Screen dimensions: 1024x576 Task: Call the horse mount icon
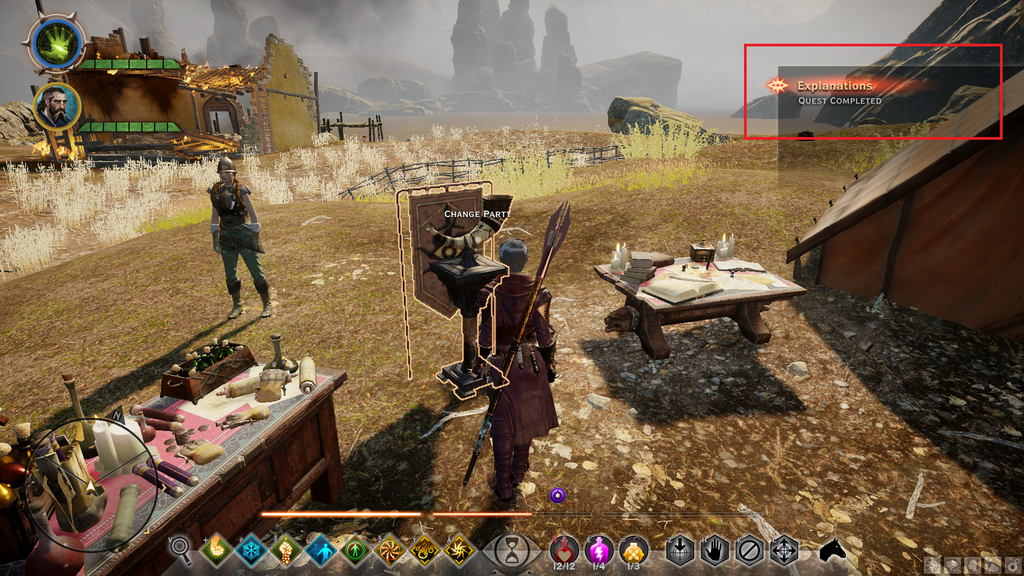coord(833,550)
